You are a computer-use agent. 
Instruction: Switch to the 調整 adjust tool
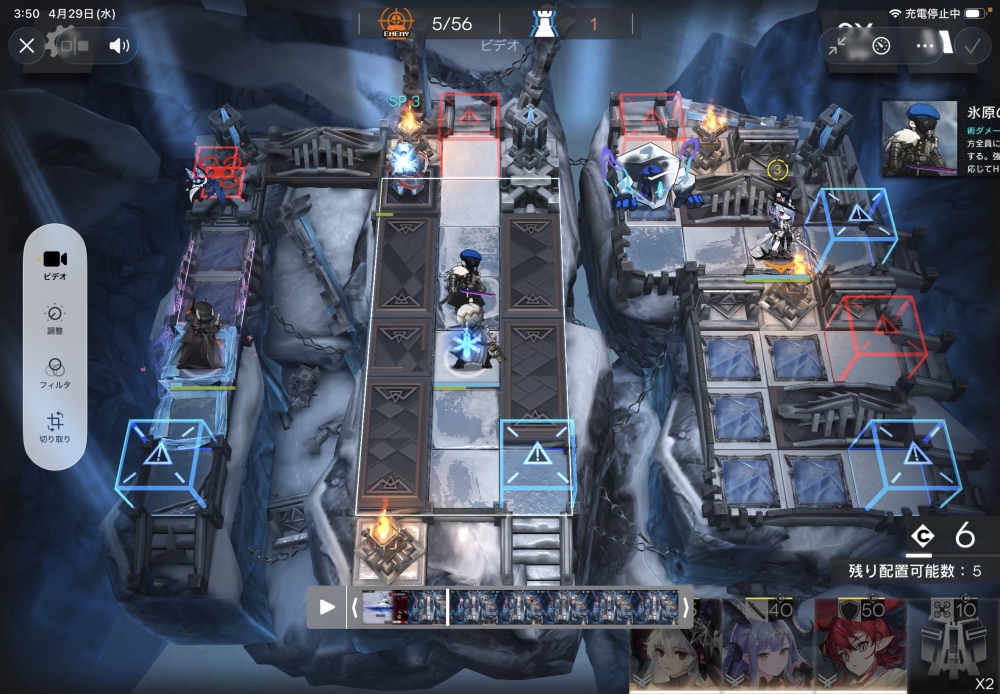[55, 320]
